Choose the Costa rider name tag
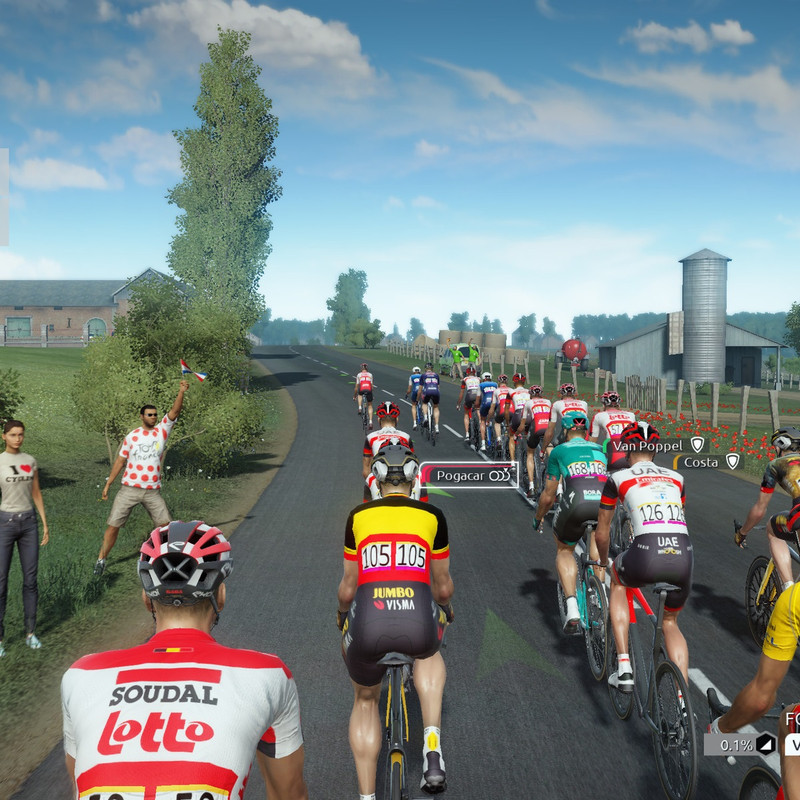800x800 pixels. click(709, 462)
